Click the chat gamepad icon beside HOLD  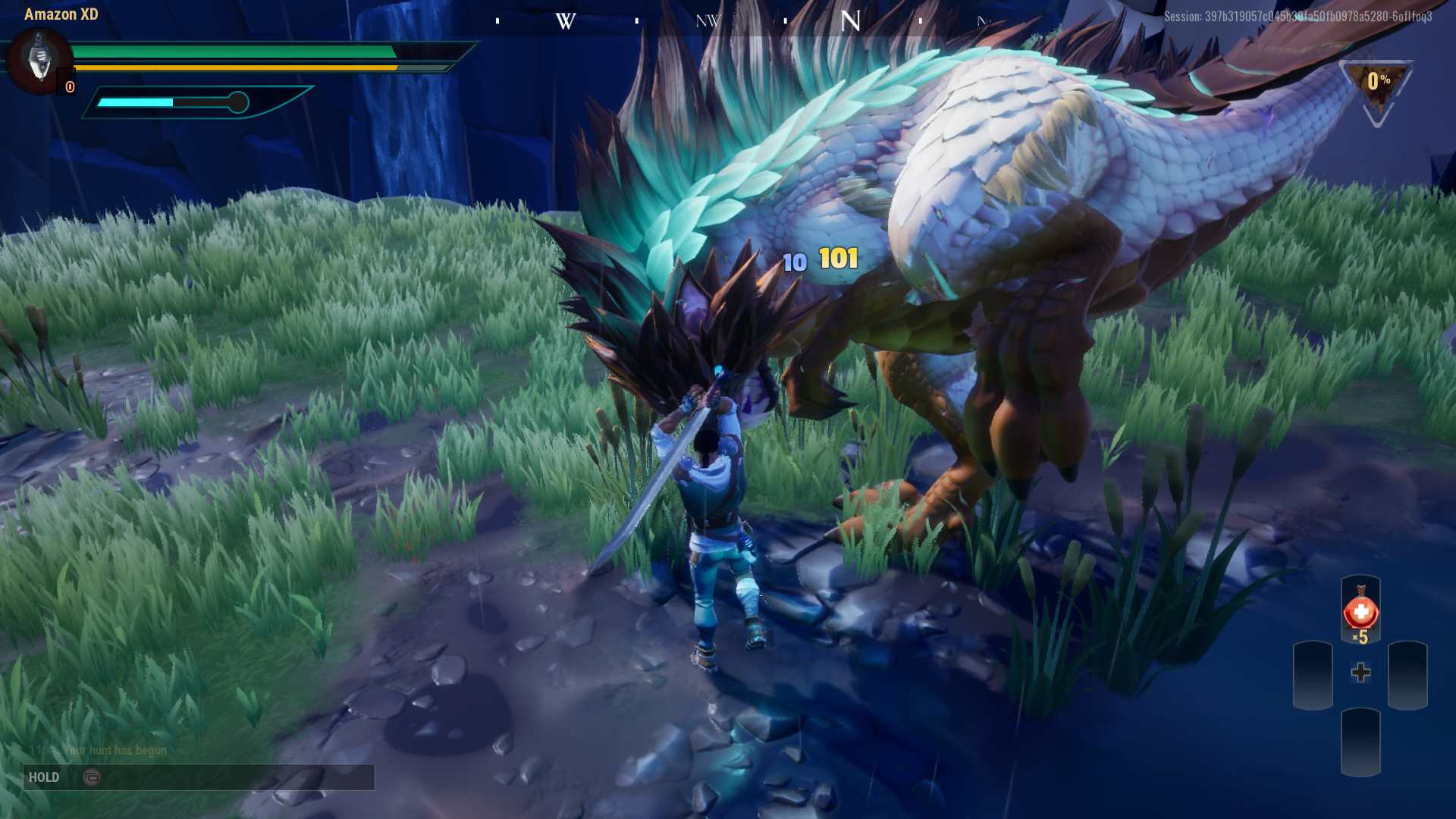point(93,777)
